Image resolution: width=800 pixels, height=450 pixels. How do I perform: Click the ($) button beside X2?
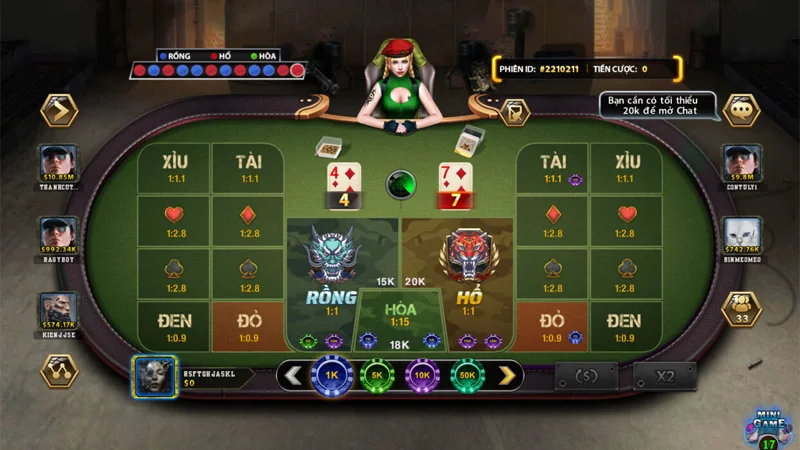587,376
